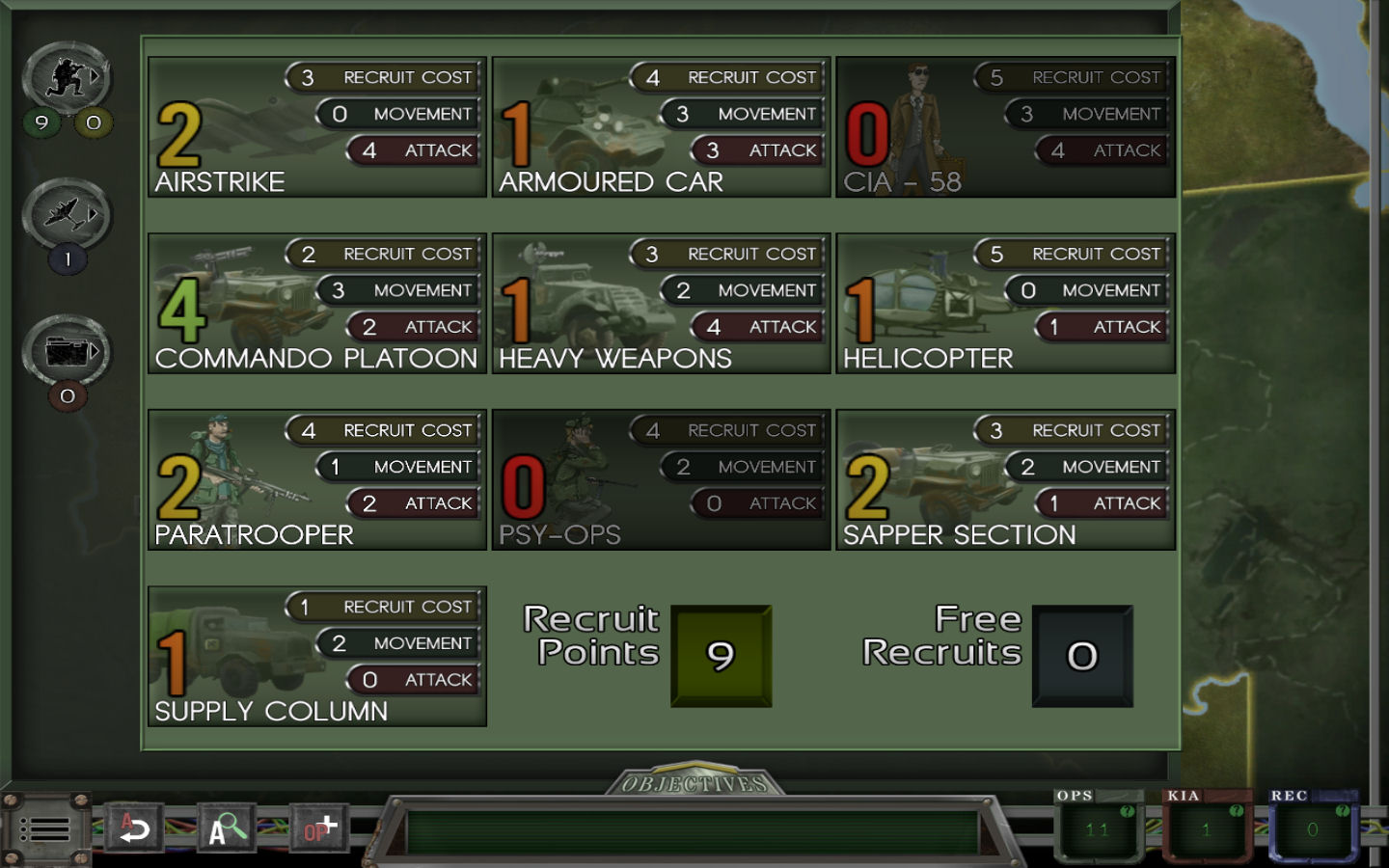Click the undo arrow button
Image resolution: width=1389 pixels, height=868 pixels.
[134, 828]
